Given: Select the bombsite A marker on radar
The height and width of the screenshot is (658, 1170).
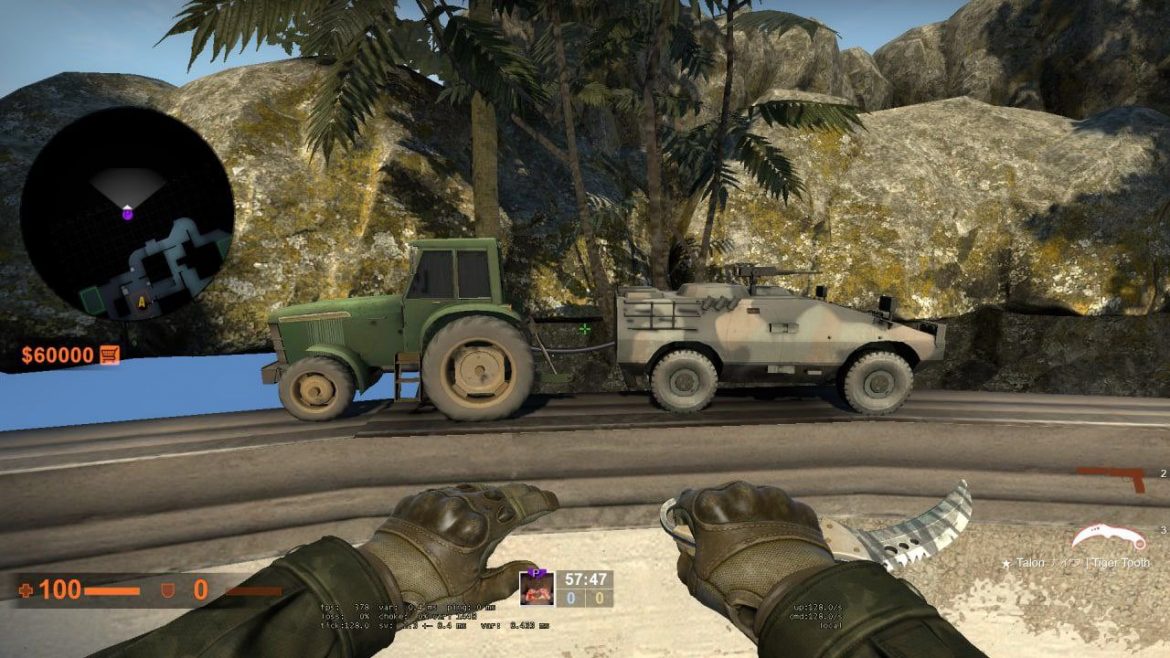Looking at the screenshot, I should click(x=141, y=299).
